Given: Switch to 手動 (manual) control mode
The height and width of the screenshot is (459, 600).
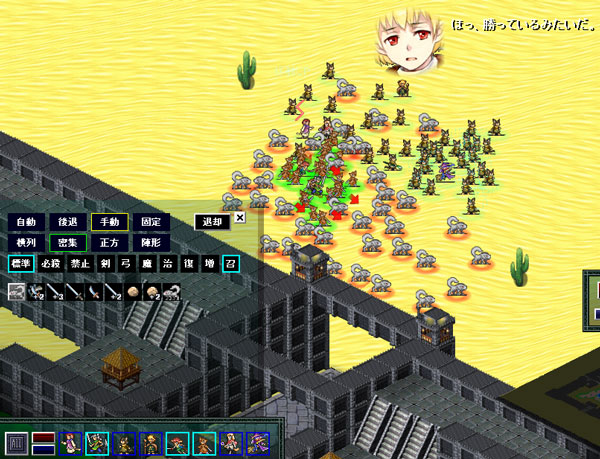Looking at the screenshot, I should click(x=108, y=222).
